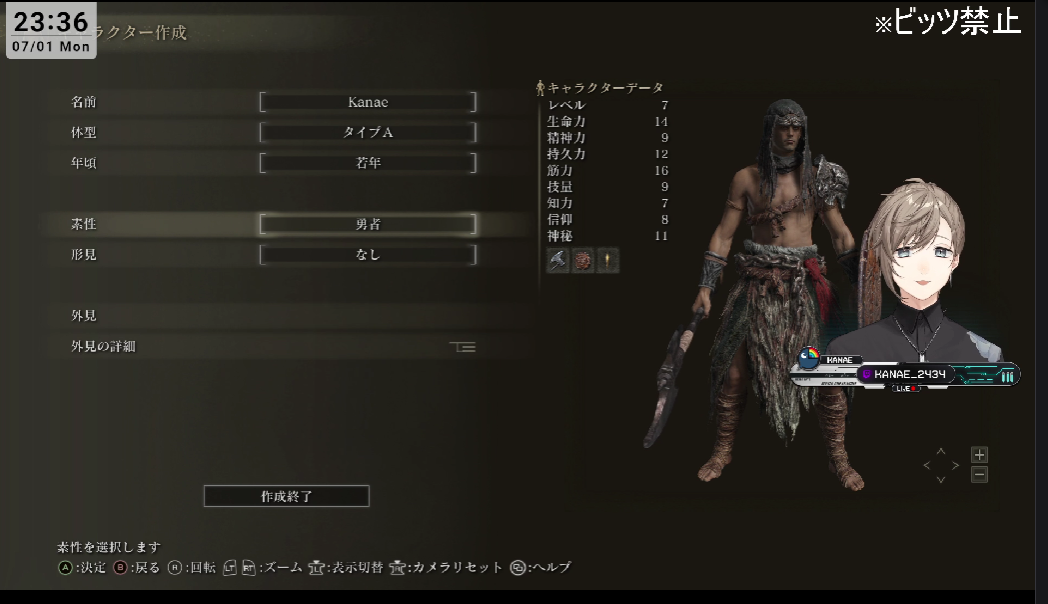Rotate camera with the right arrow
The height and width of the screenshot is (604, 1048).
955,466
